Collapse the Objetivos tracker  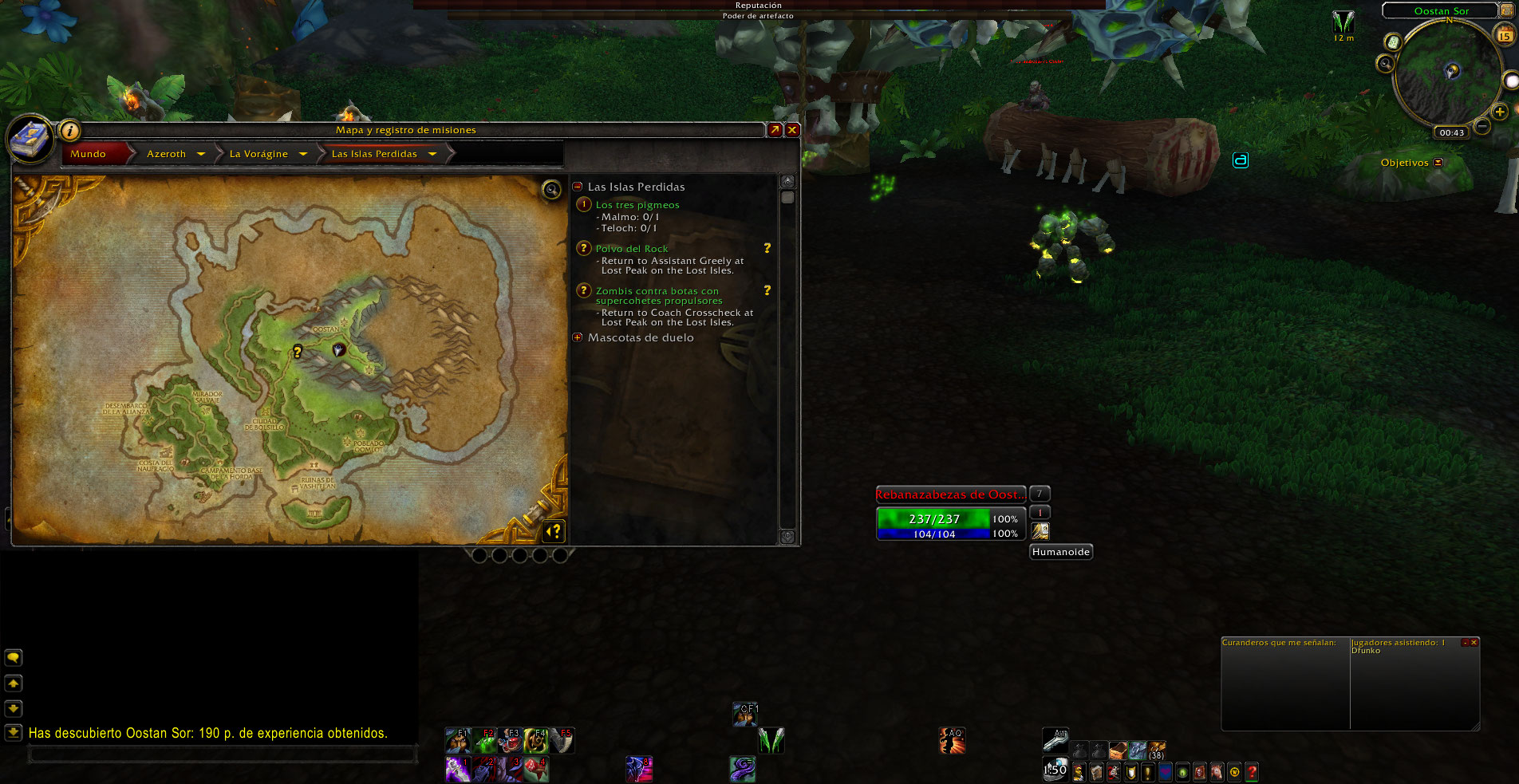coord(1438,163)
